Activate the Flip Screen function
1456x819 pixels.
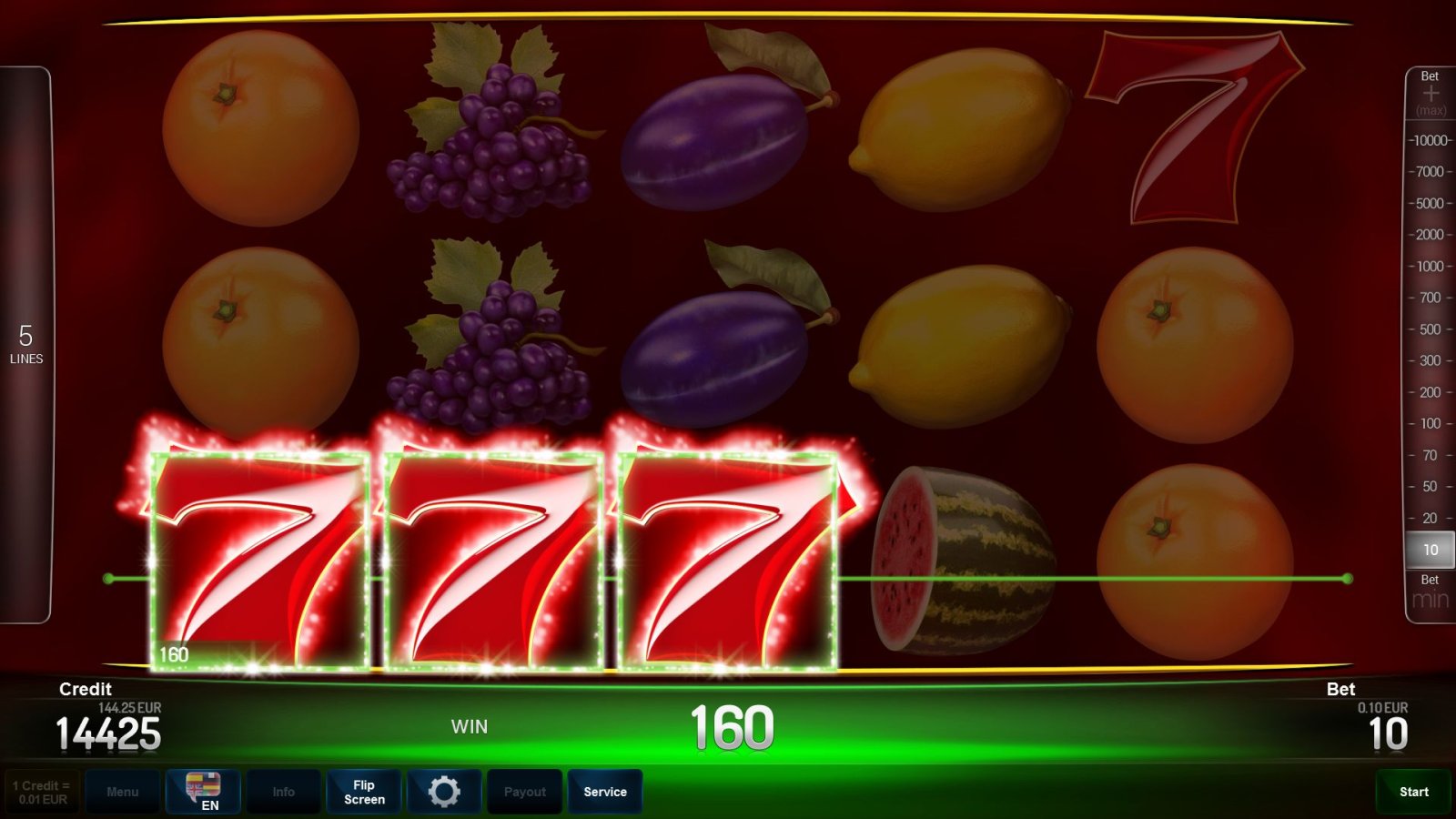coord(363,791)
